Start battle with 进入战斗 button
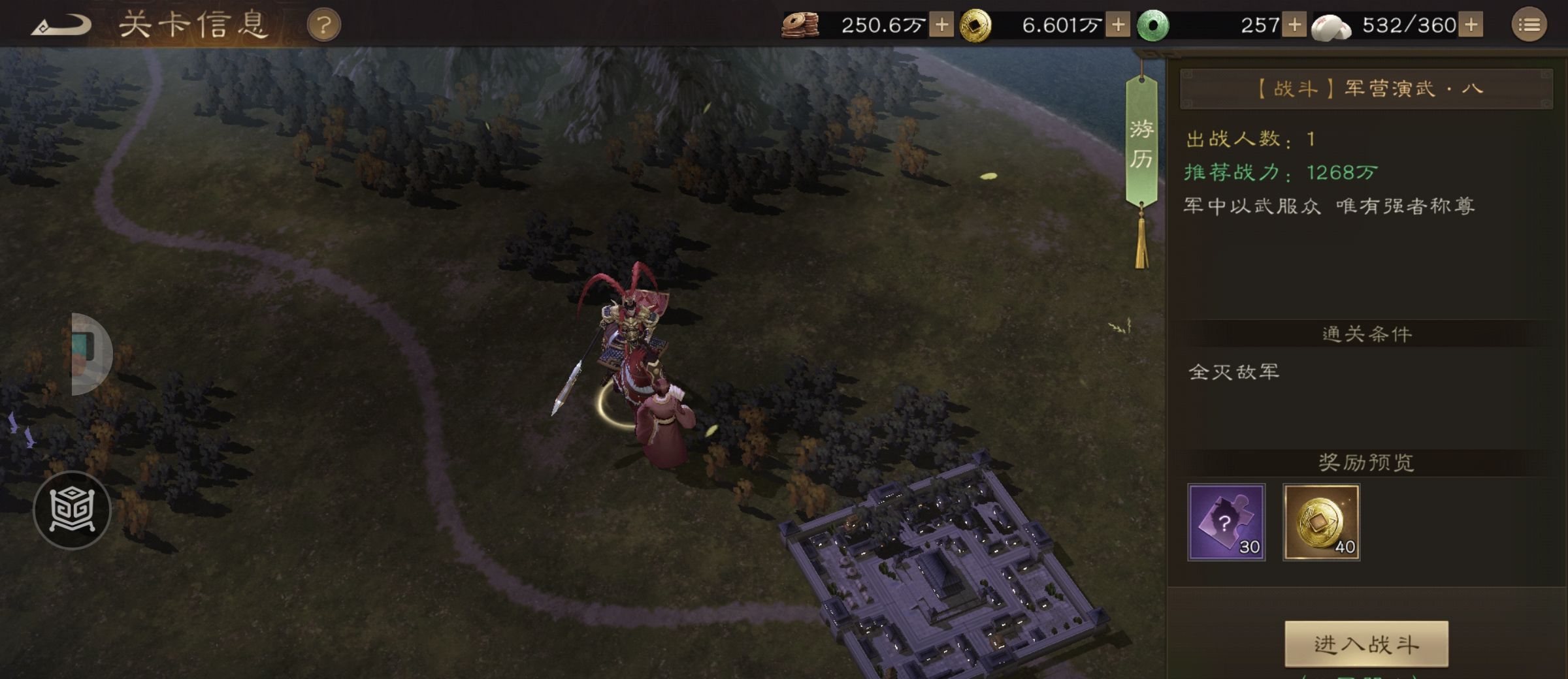 pos(1366,644)
